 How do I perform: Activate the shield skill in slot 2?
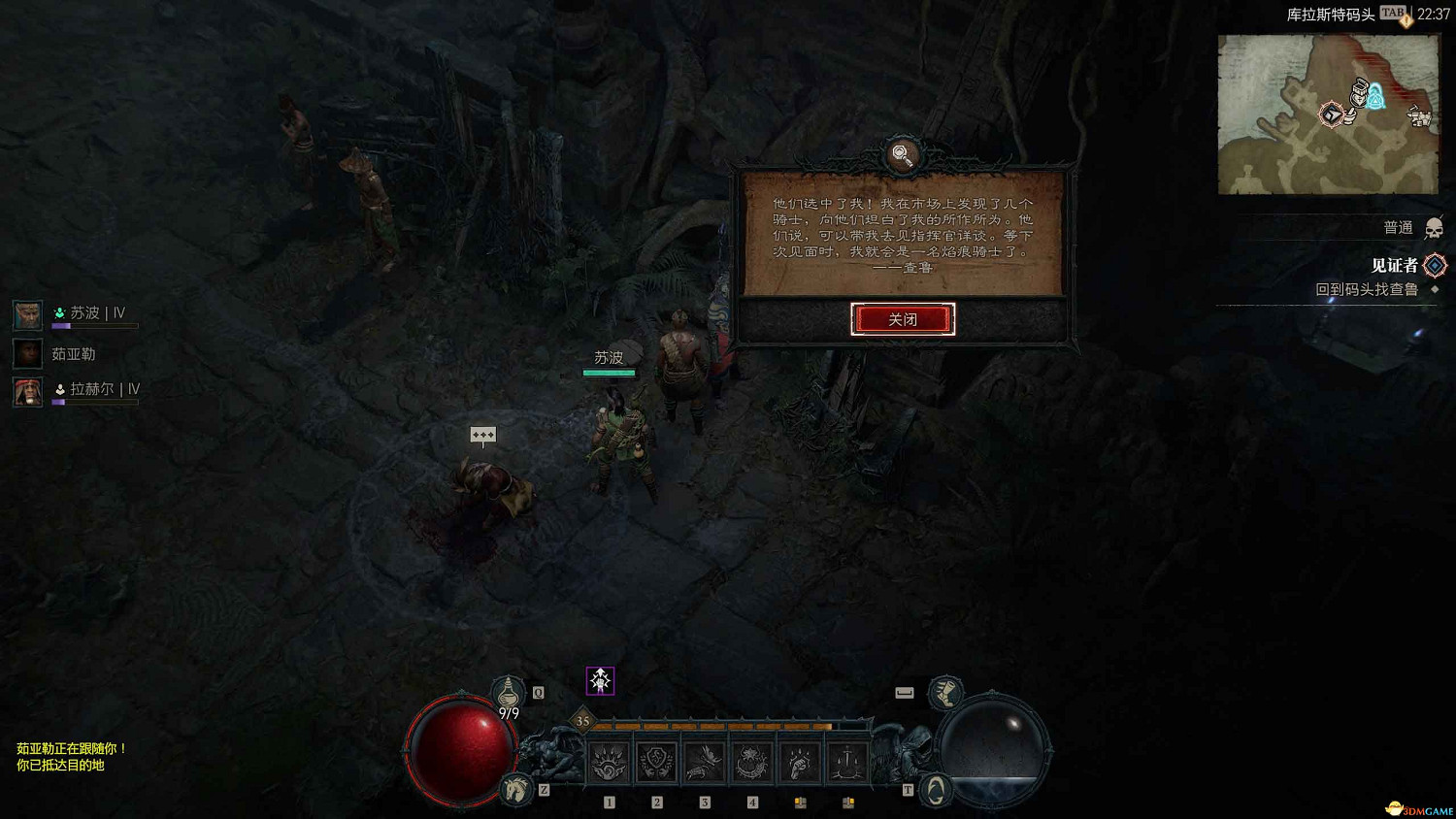(655, 760)
